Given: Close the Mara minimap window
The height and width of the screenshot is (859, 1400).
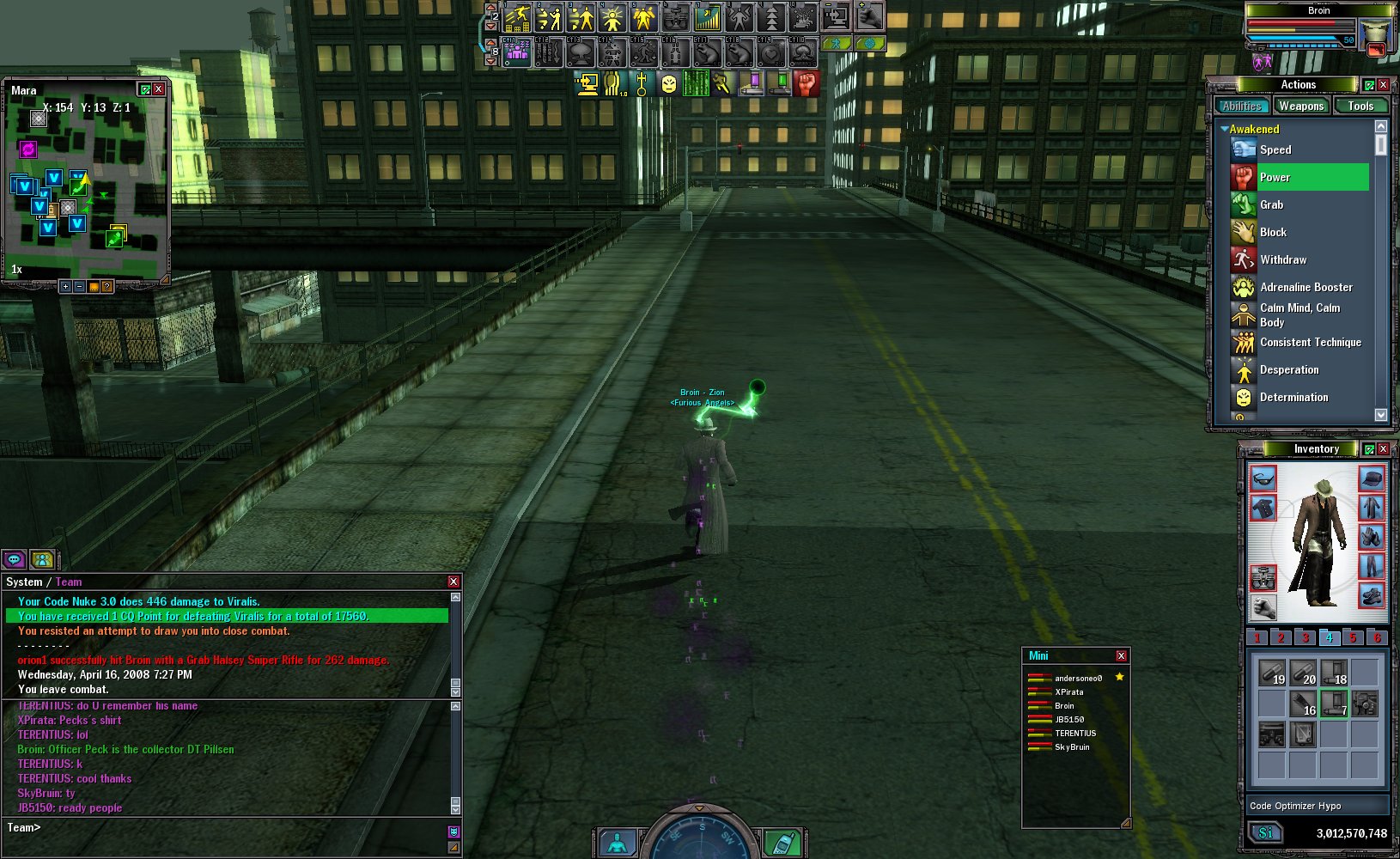Looking at the screenshot, I should [159, 89].
